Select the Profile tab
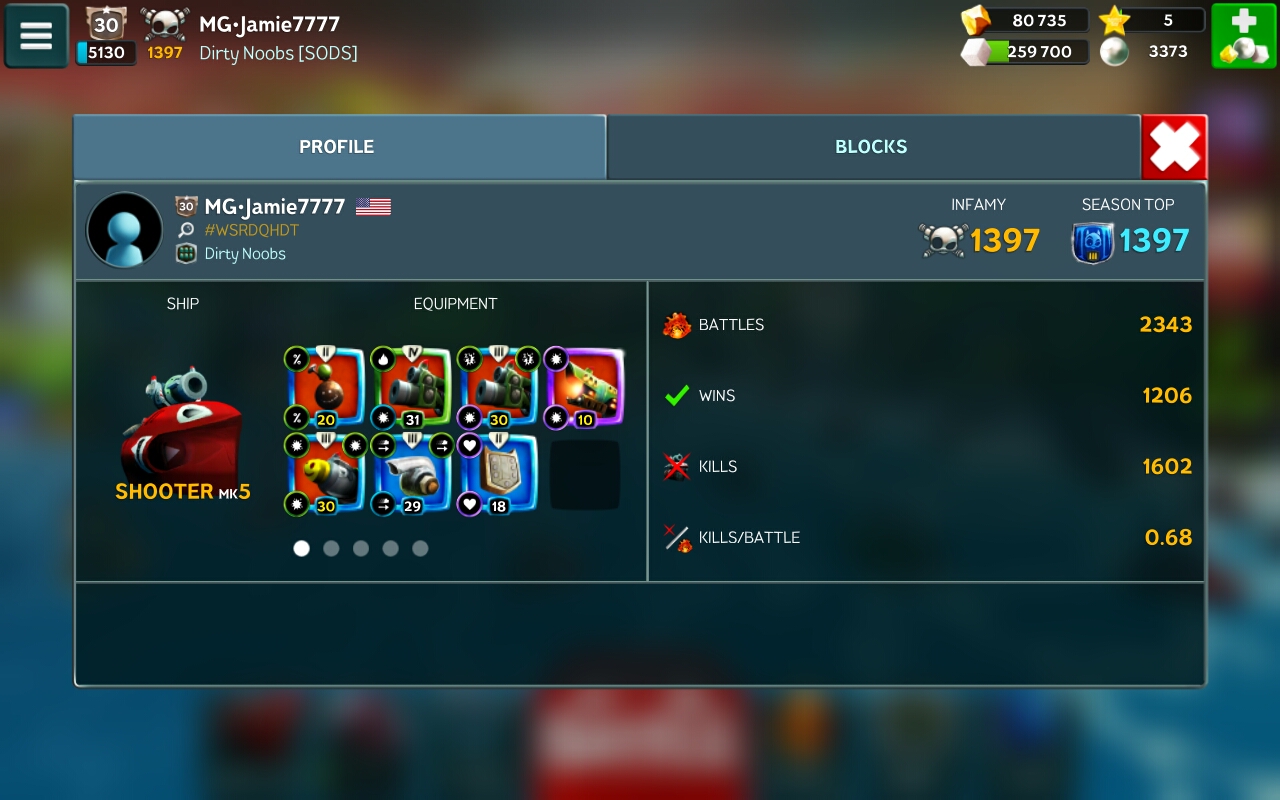 coord(337,147)
